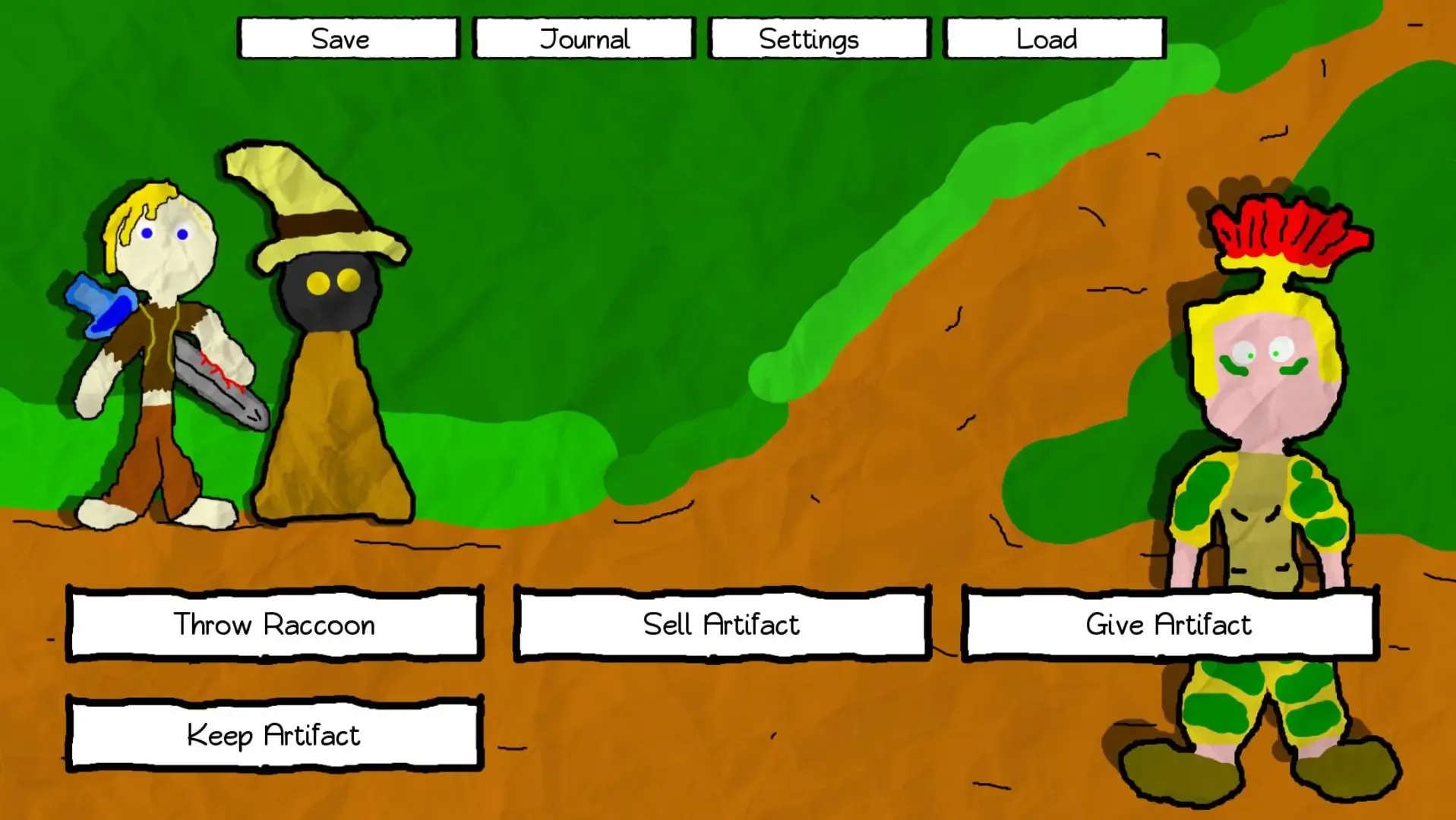This screenshot has width=1456, height=820.
Task: Load a saved game
Action: (x=1053, y=38)
